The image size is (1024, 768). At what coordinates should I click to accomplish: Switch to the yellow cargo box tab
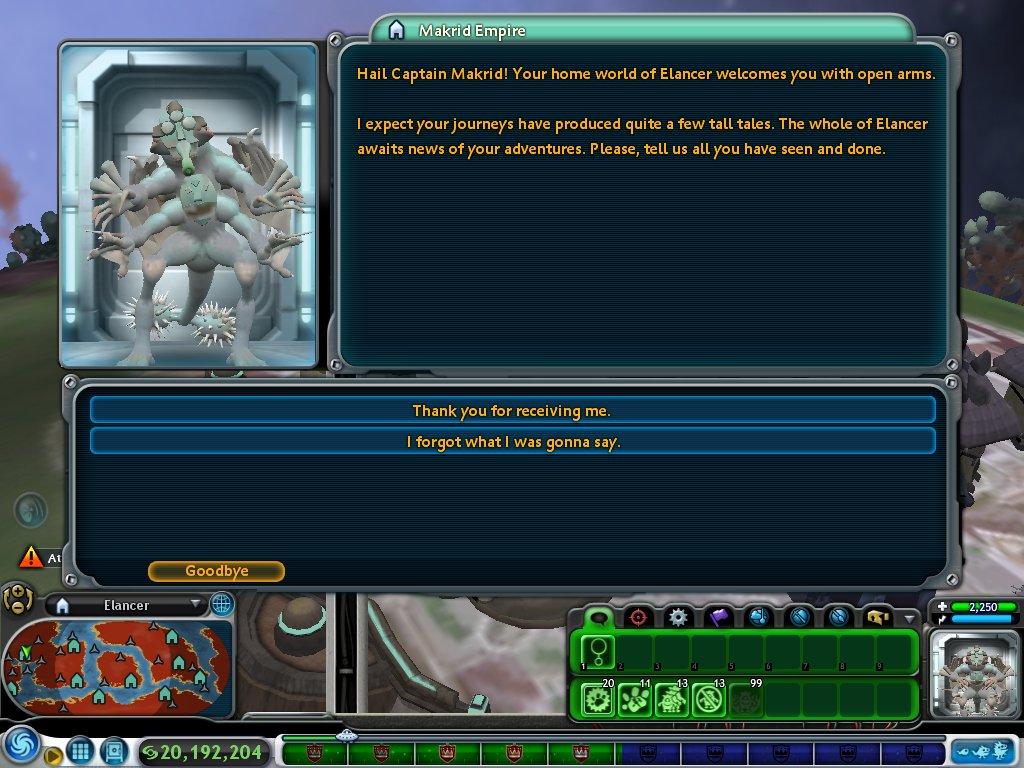click(x=878, y=617)
